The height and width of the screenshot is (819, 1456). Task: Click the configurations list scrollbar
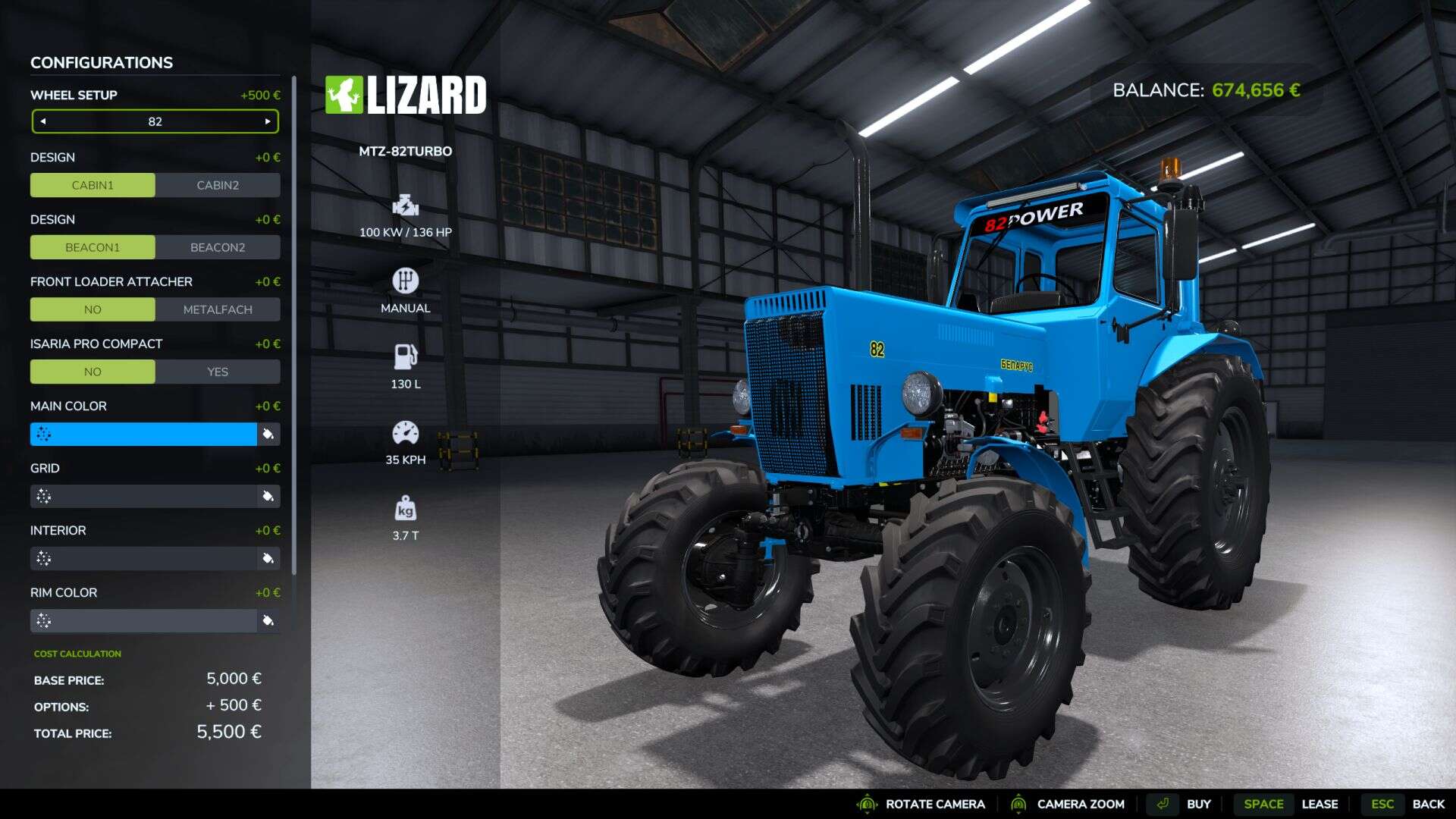click(x=294, y=326)
